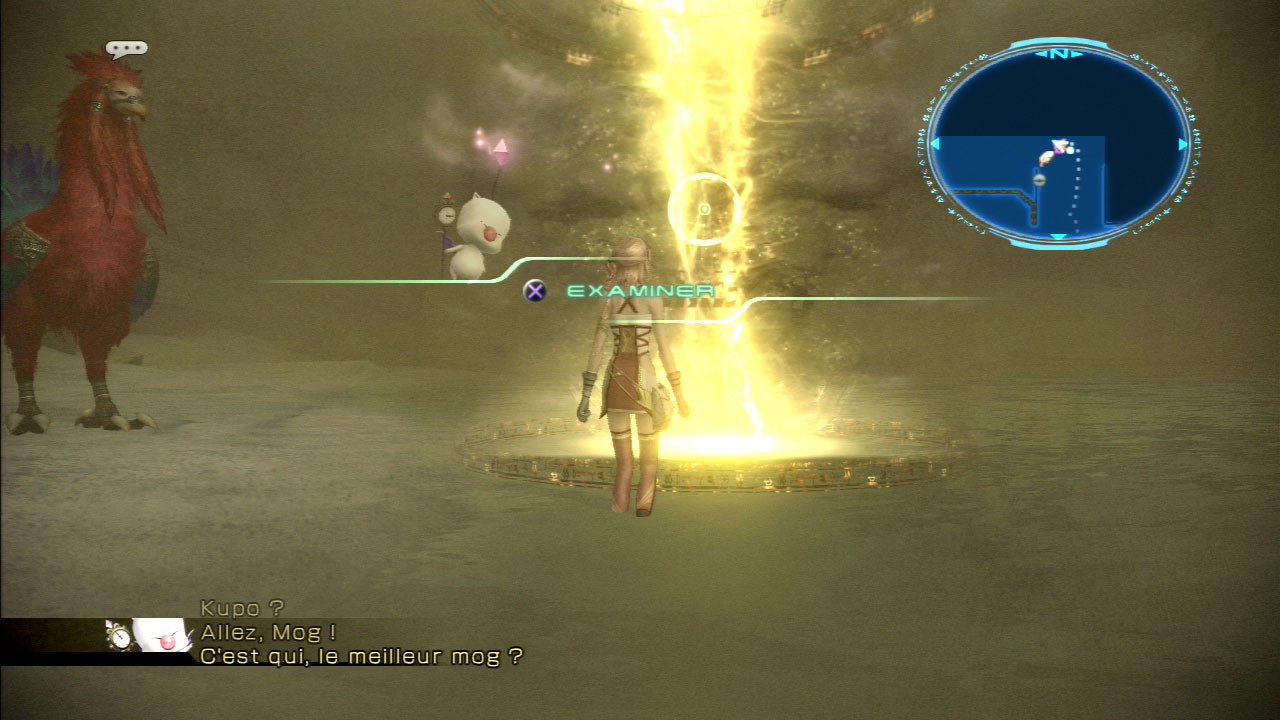
Task: Click the N compass marker atop the minimap
Action: click(x=1058, y=53)
